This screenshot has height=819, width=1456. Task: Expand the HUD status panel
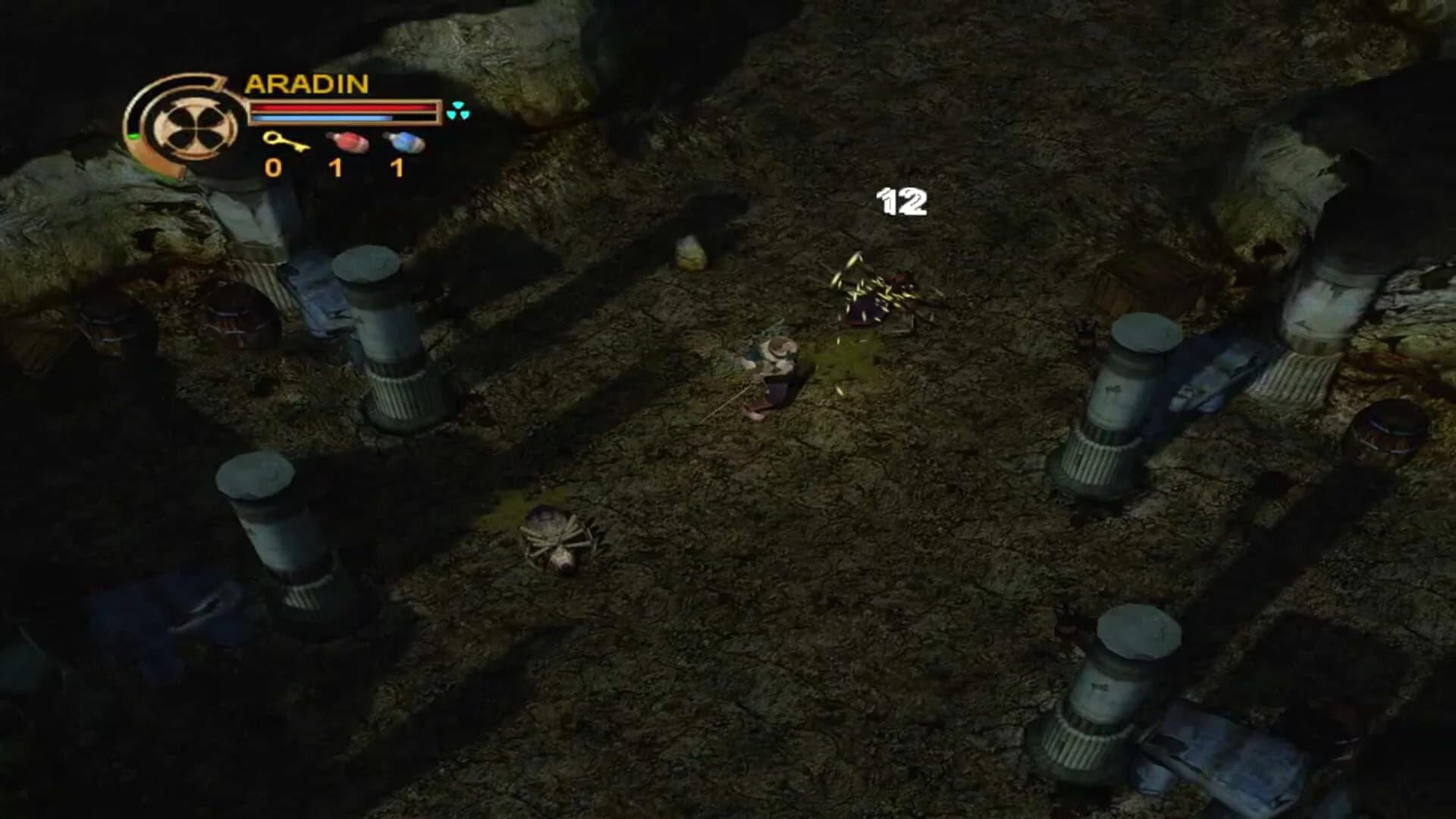point(281,121)
